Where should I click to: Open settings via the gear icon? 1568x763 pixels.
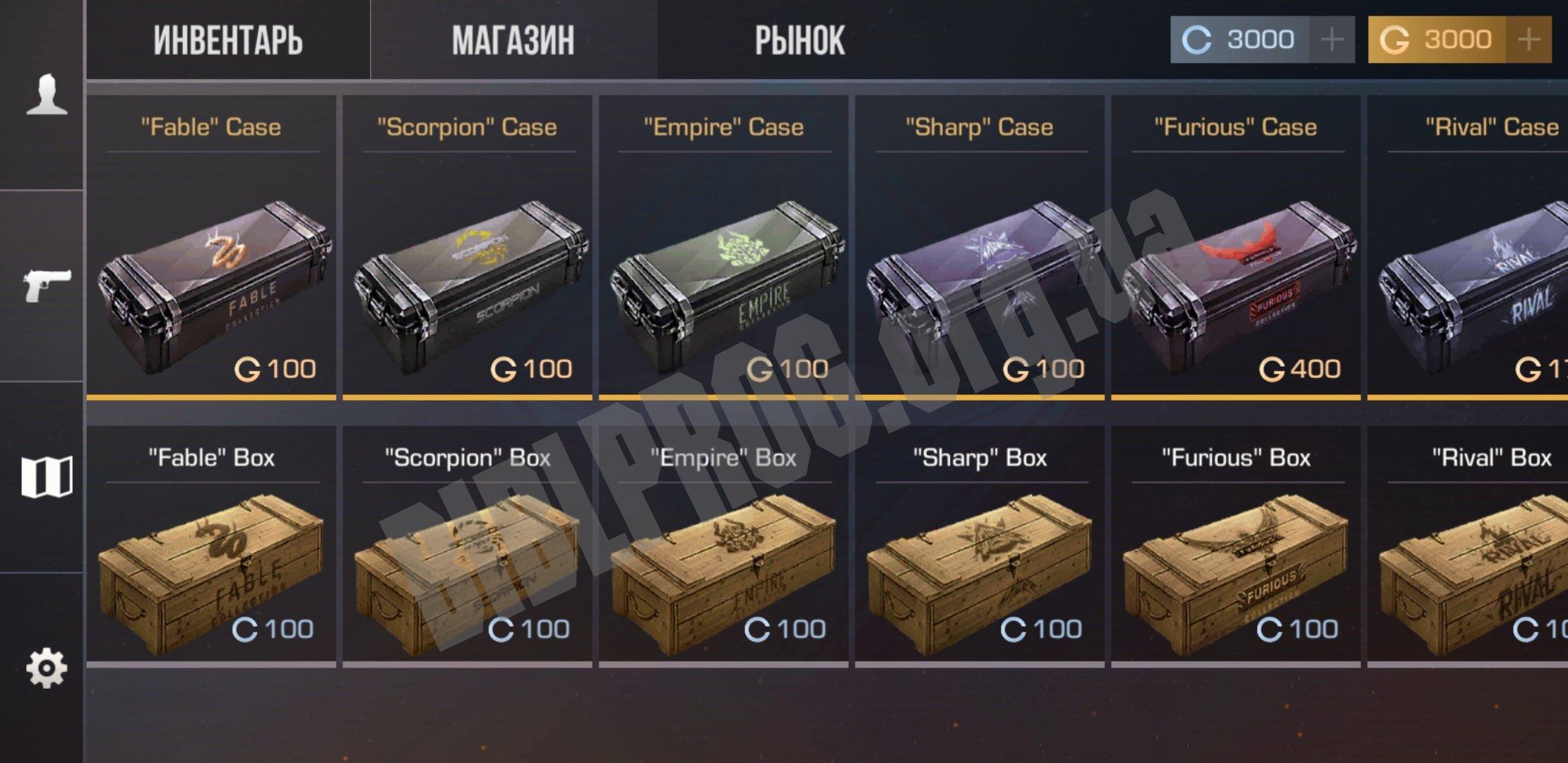47,668
